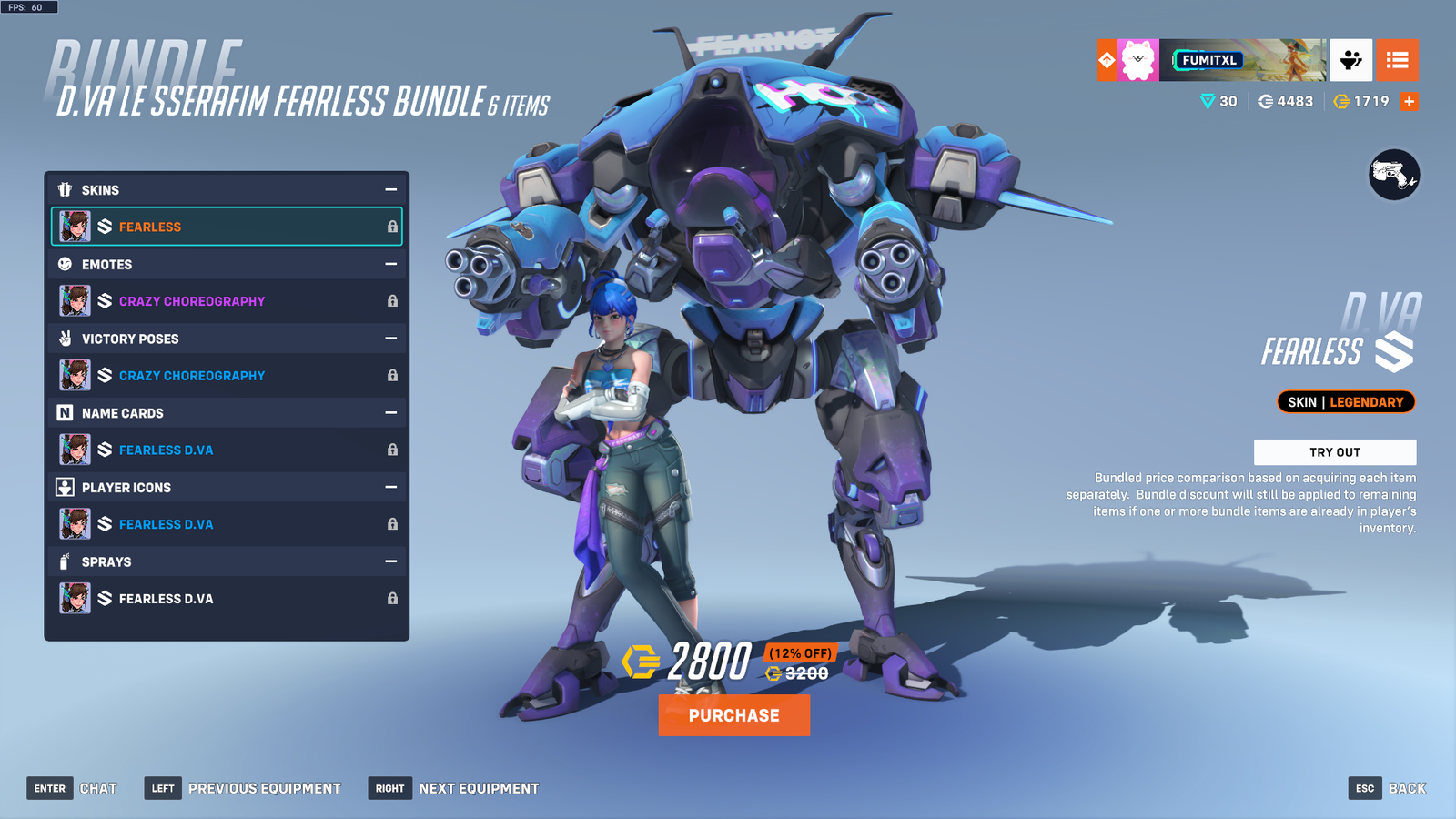Viewport: 1456px width, 819px height.
Task: Click the Victory Poses peace-sign icon
Action: coord(64,339)
